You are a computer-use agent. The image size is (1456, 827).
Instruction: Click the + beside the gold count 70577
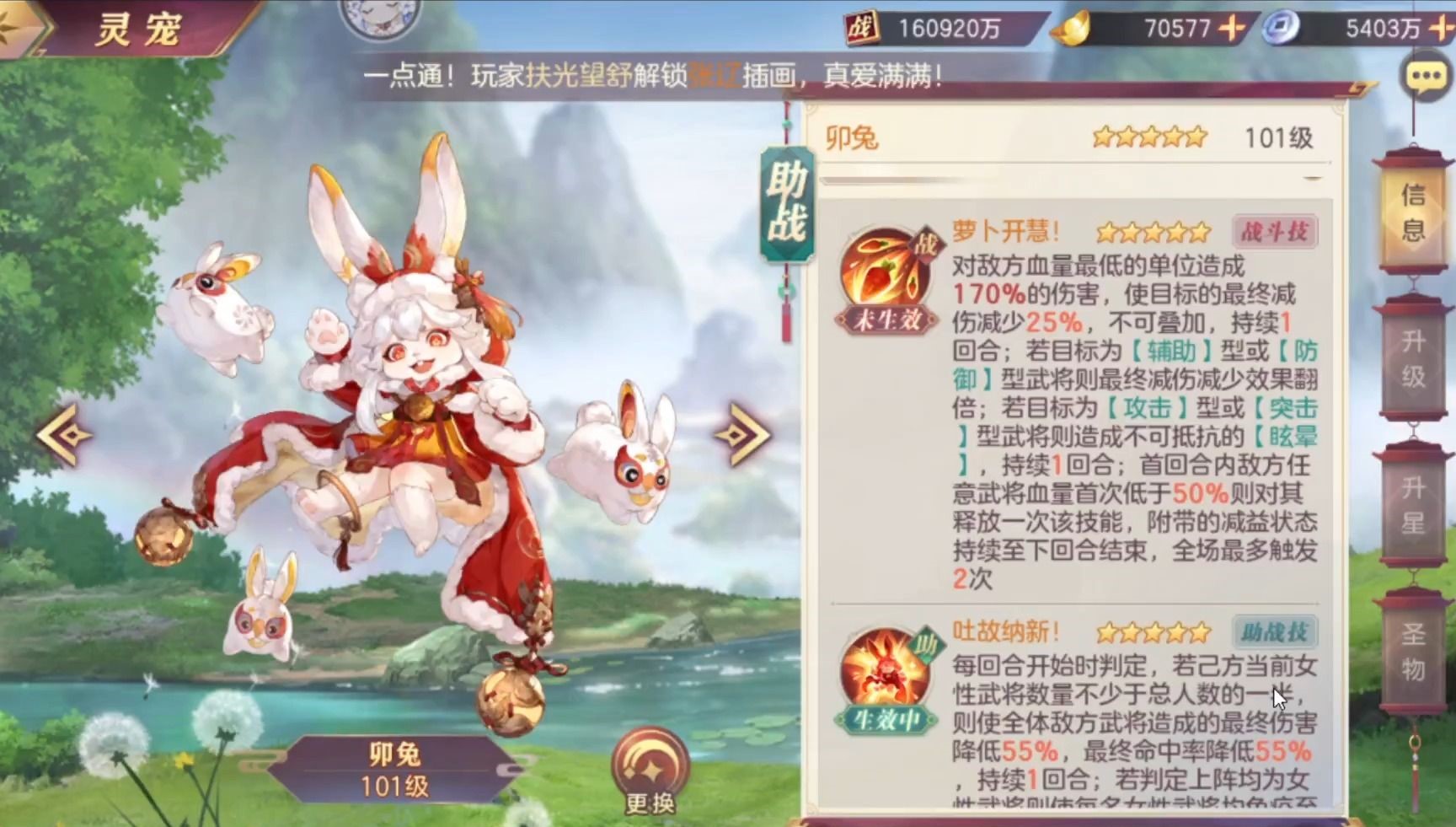[x=1231, y=28]
